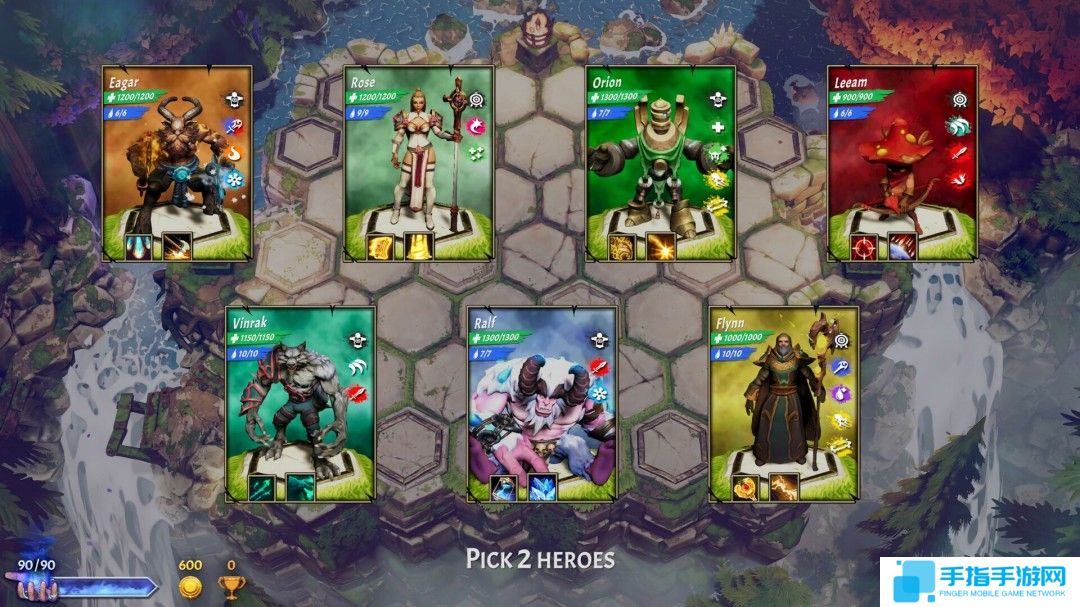Choose Ralf's hero card
This screenshot has width=1080, height=607.
(542, 403)
